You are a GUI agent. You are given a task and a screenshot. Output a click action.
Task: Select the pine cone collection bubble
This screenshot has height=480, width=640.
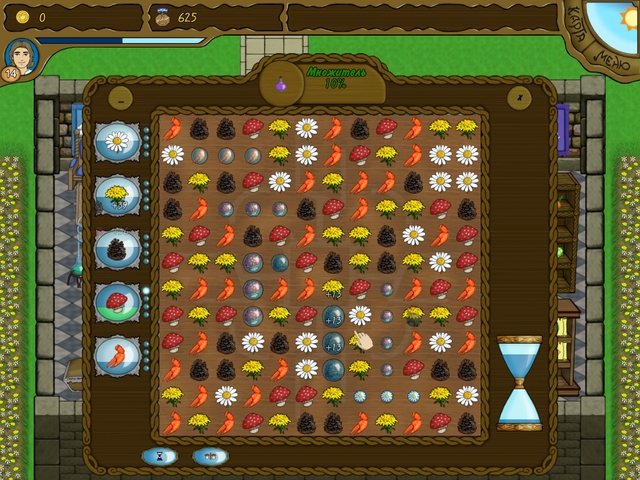point(117,249)
